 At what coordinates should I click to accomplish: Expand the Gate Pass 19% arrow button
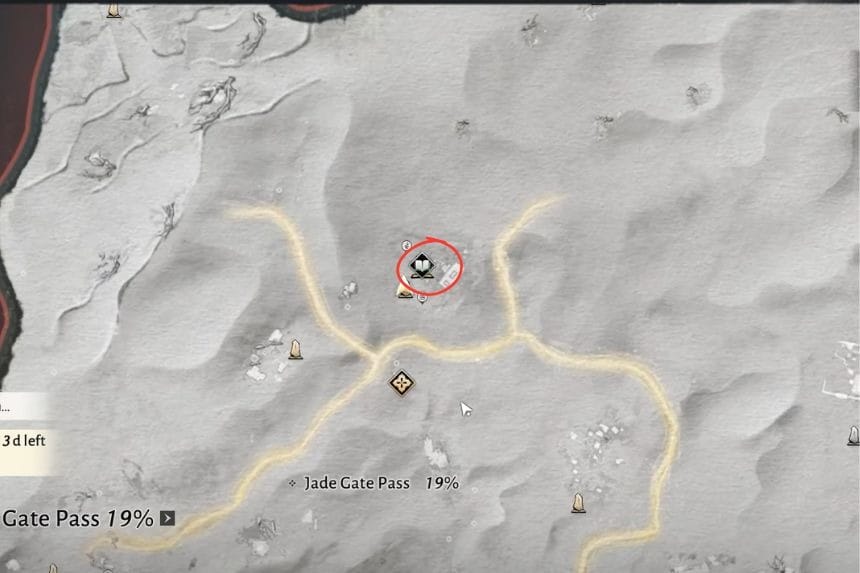168,519
